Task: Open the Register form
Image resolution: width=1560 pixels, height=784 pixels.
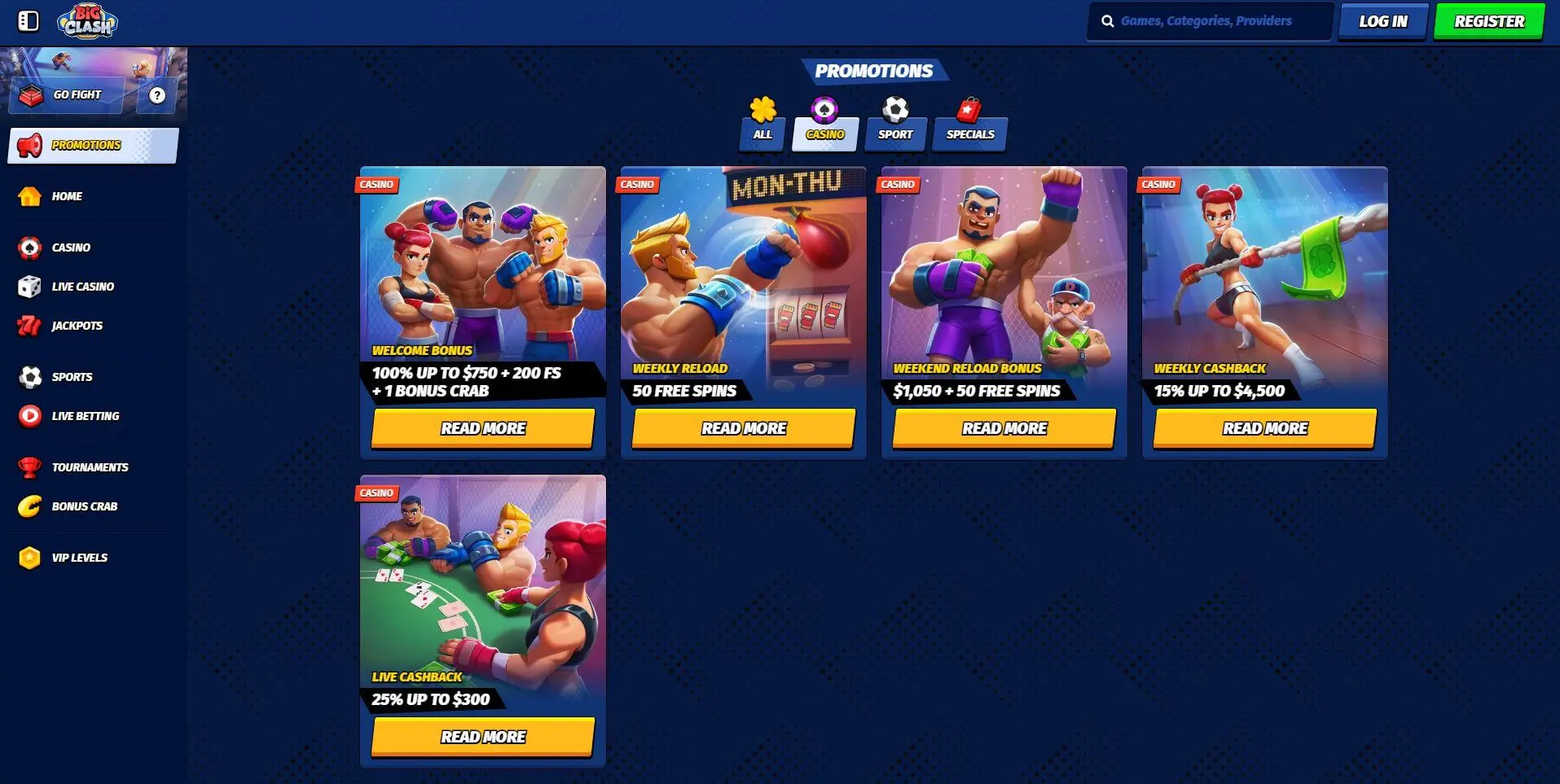Action: [1488, 22]
